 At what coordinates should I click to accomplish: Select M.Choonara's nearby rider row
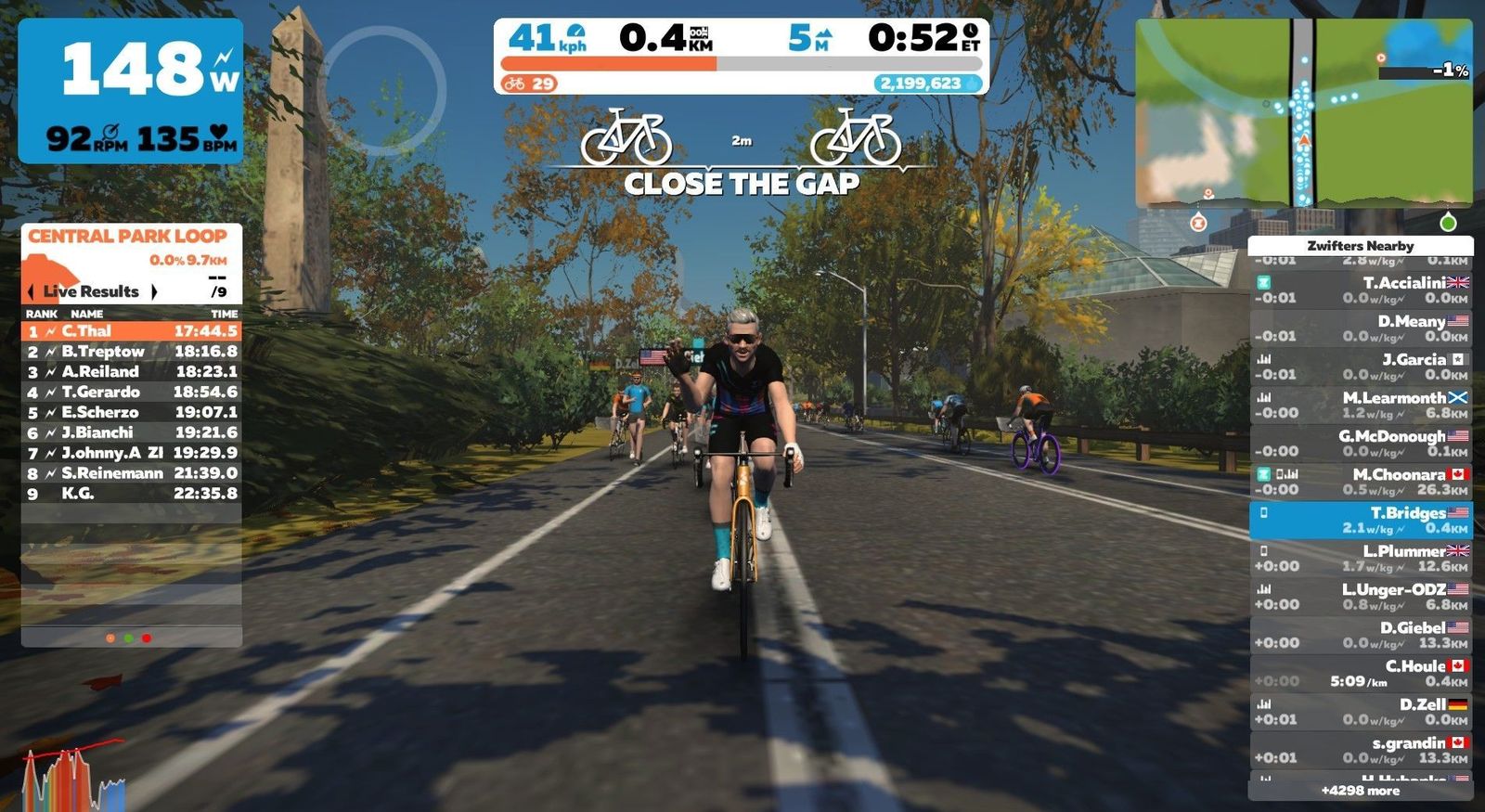[x=1360, y=482]
